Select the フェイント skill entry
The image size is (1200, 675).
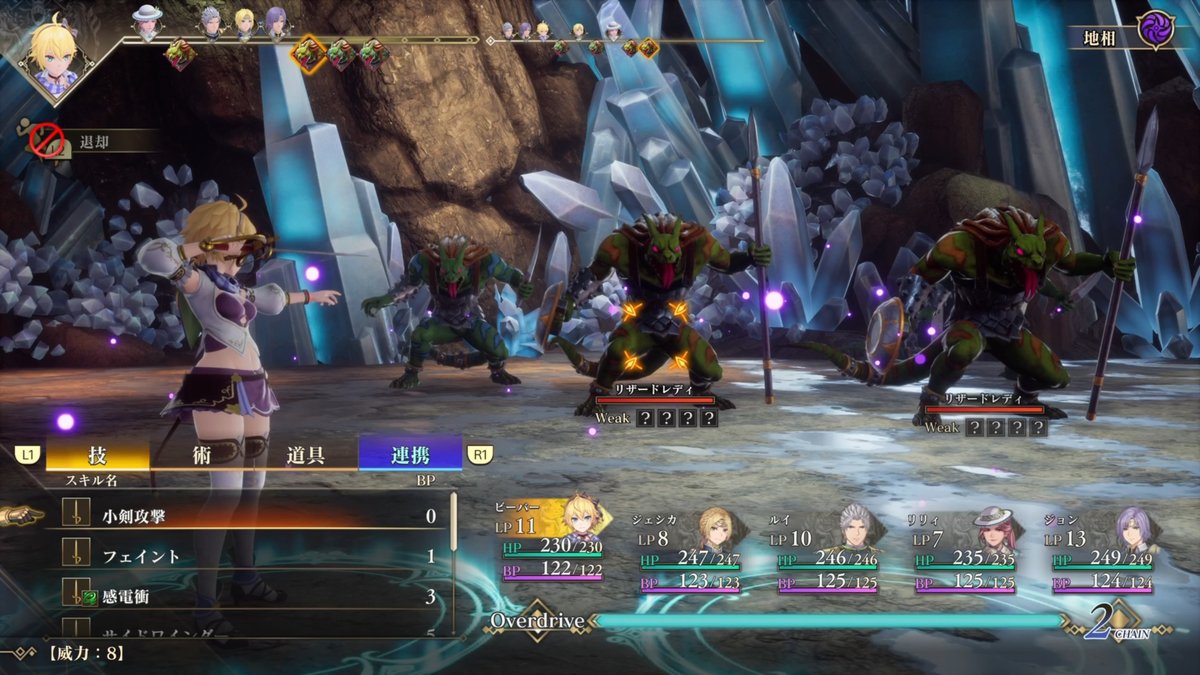click(x=250, y=556)
